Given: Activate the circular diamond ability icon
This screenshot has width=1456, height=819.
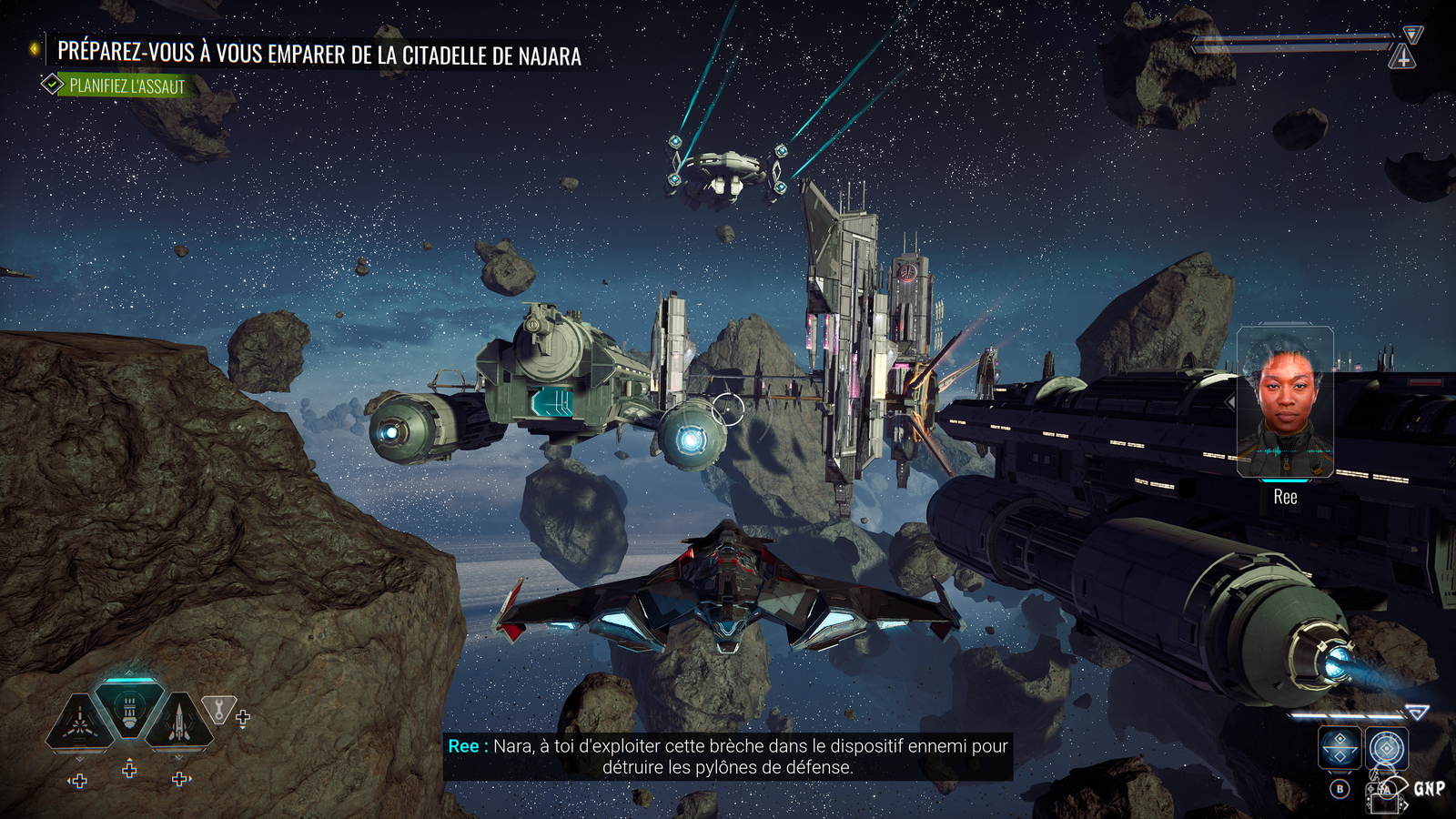Looking at the screenshot, I should tap(1387, 749).
